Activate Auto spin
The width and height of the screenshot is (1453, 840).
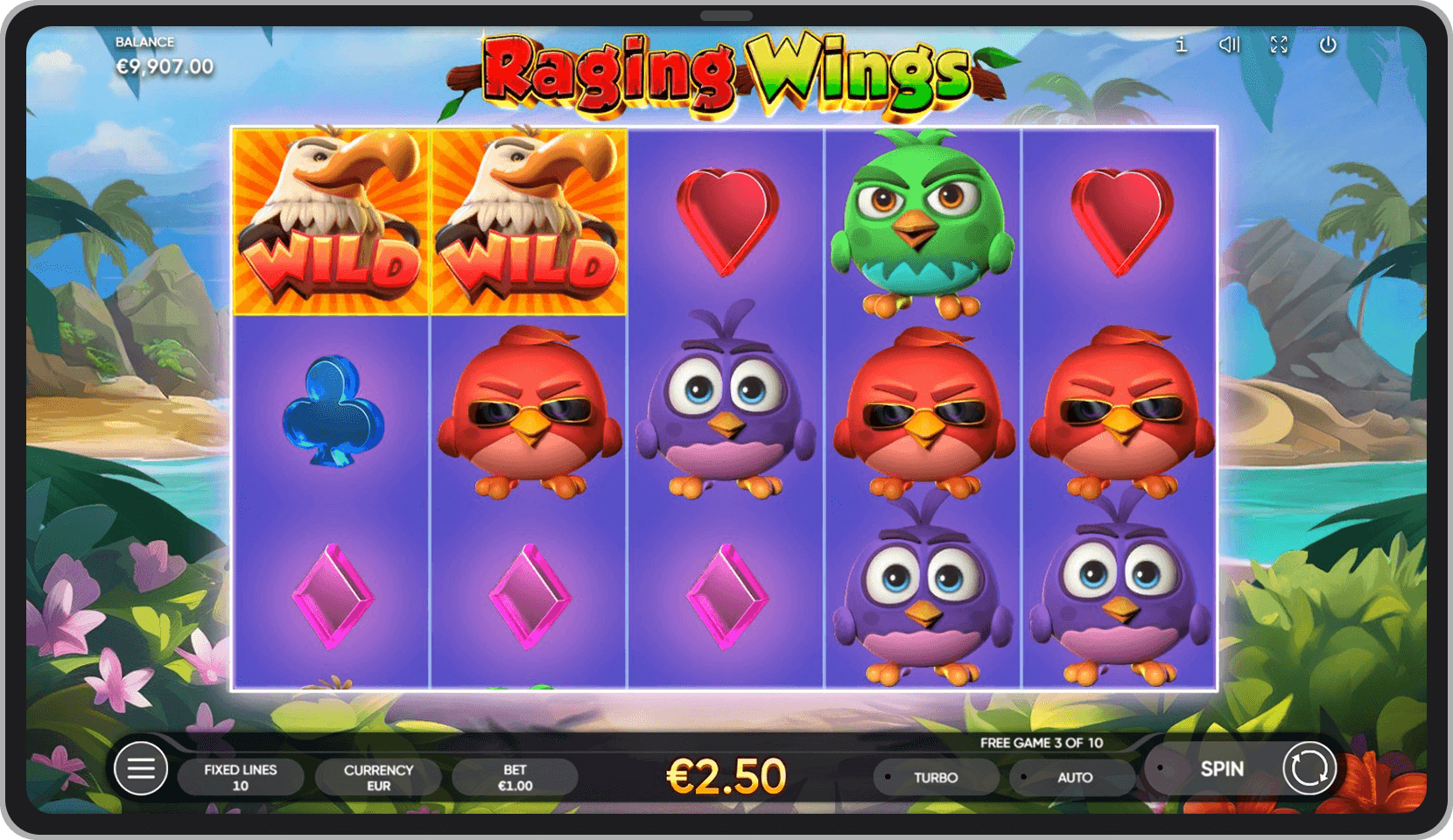1073,777
